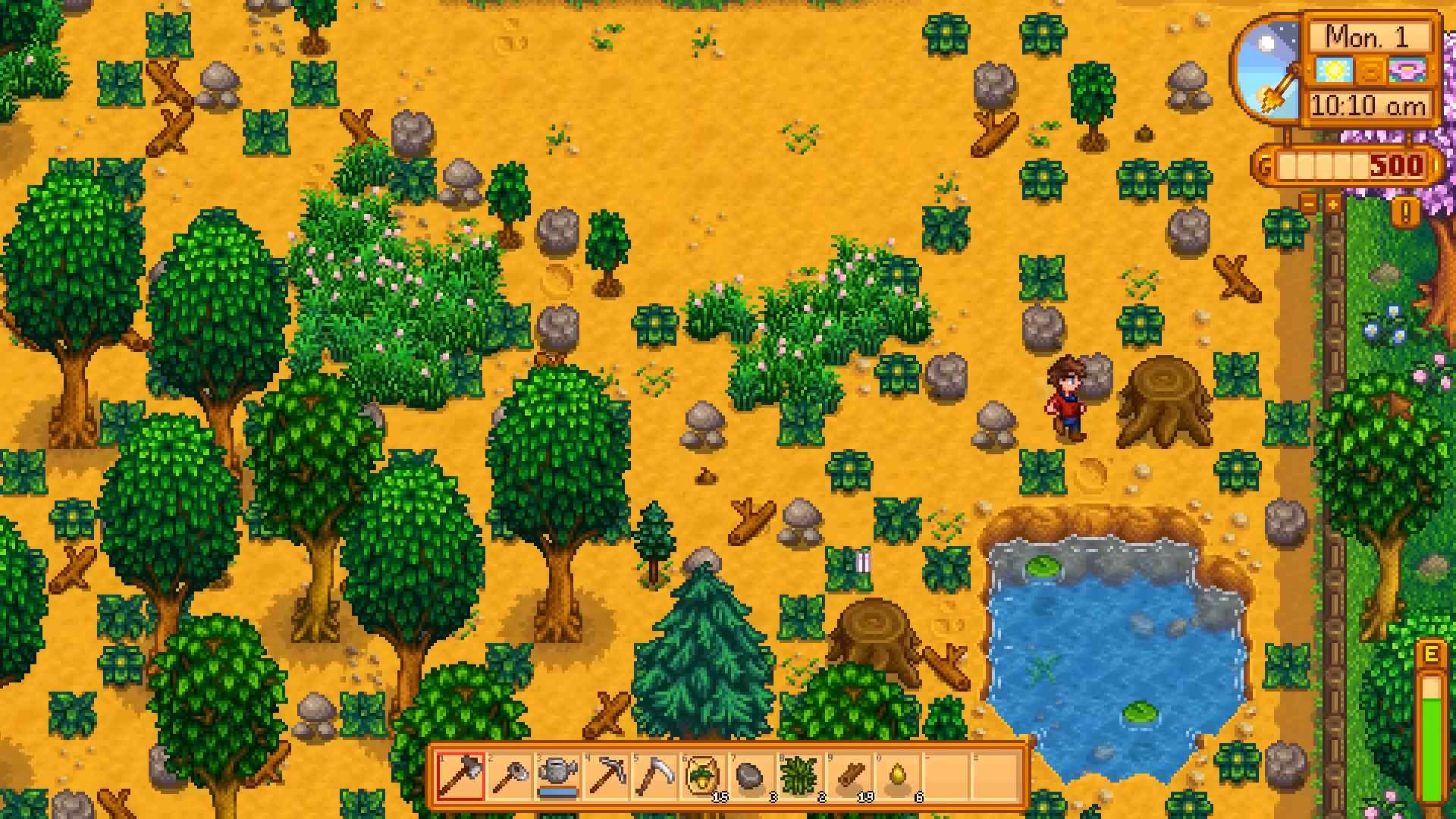The height and width of the screenshot is (819, 1456).
Task: Zoom out with the minus button
Action: pos(1309,202)
